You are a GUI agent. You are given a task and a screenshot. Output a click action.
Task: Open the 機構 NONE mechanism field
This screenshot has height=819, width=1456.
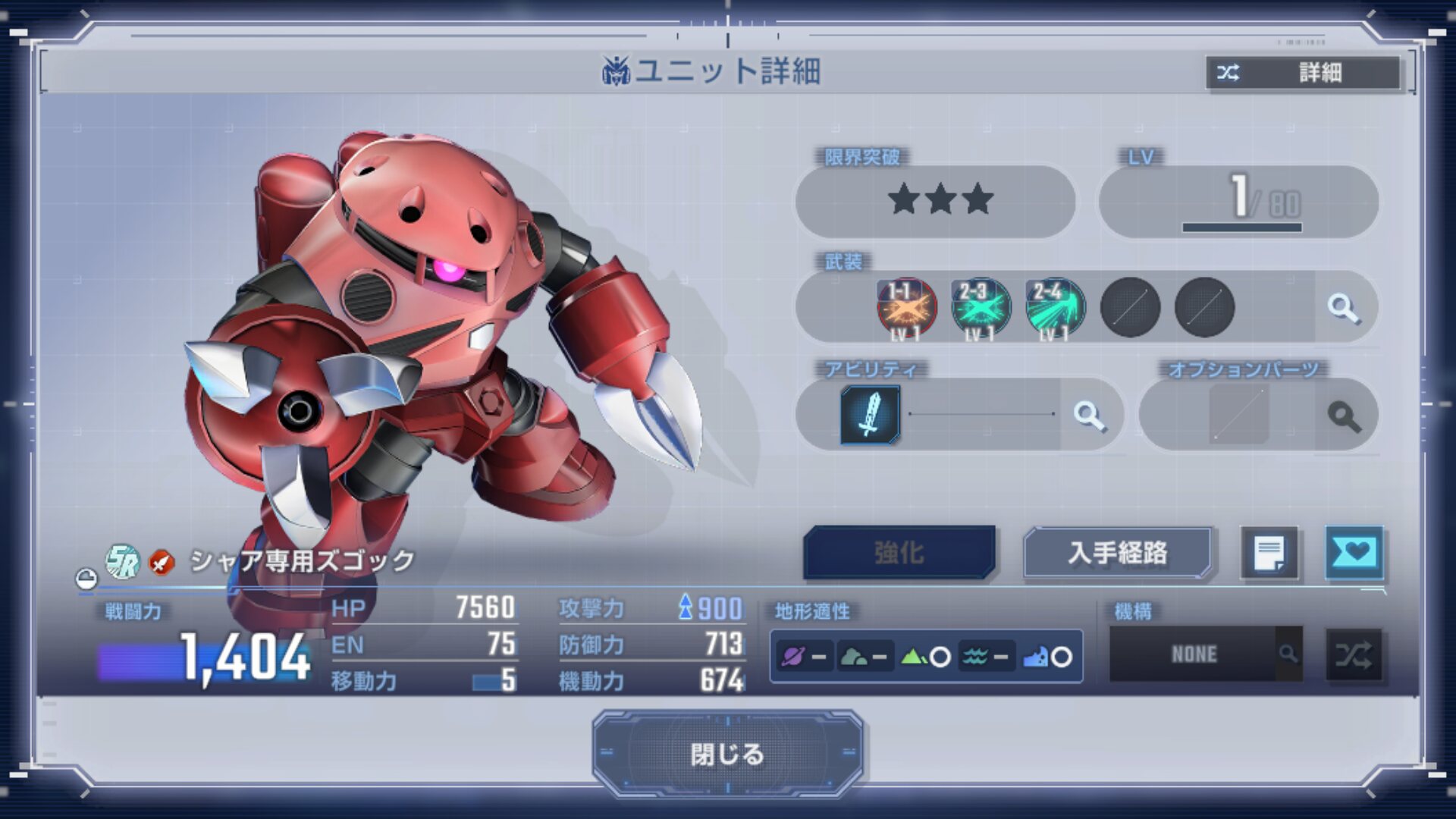(x=1195, y=654)
